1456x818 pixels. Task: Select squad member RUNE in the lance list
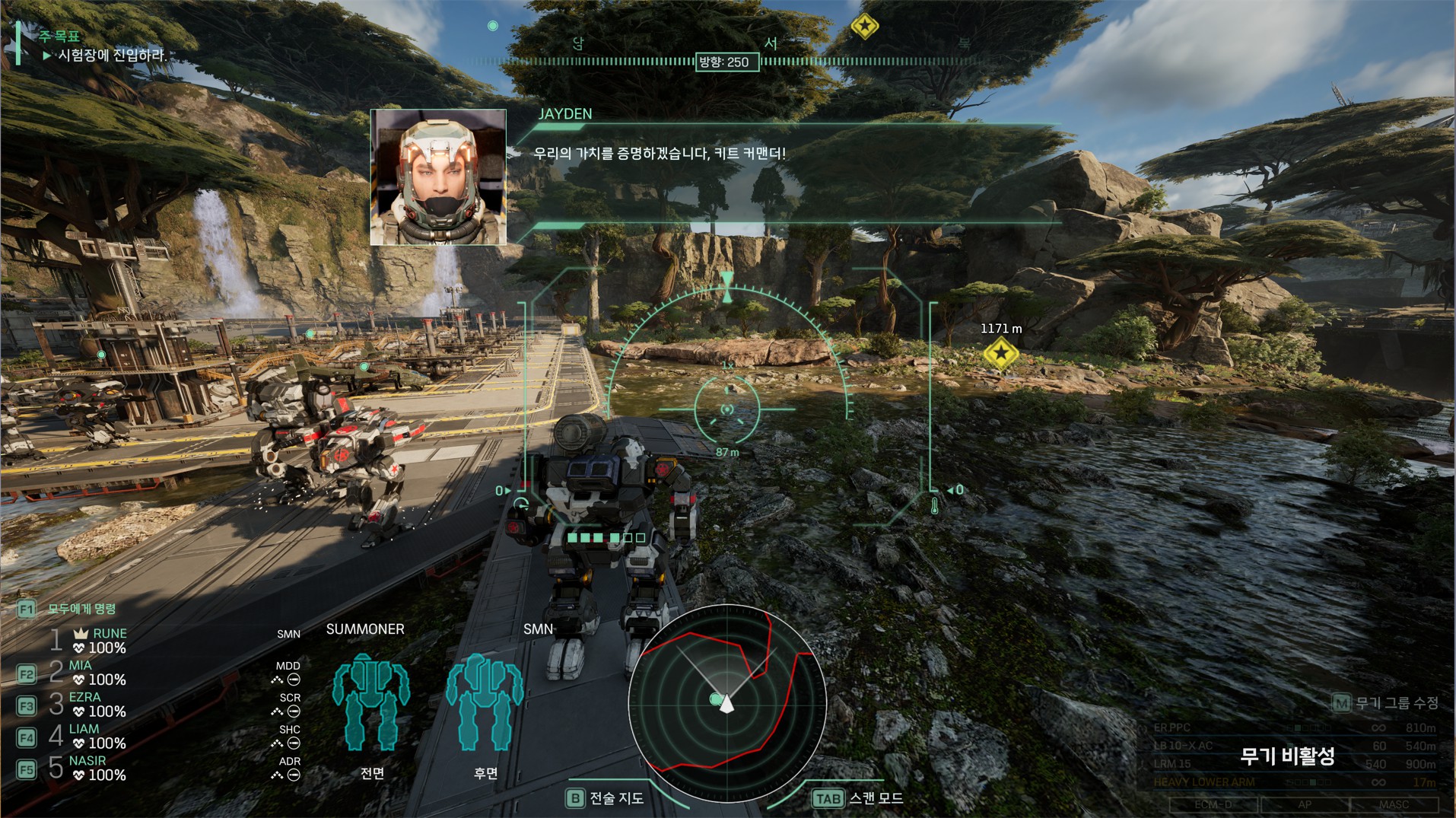click(109, 633)
